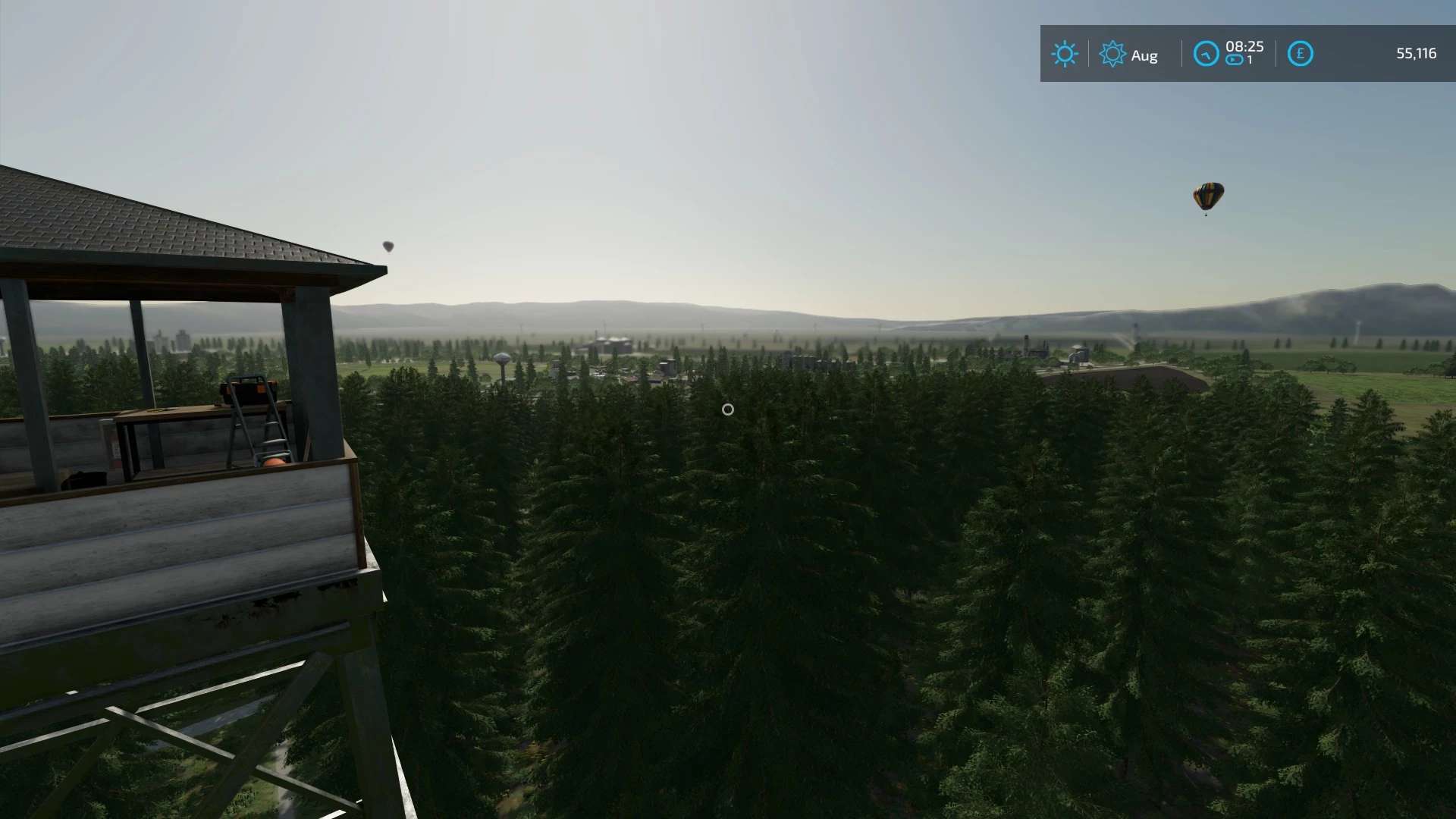Click the sunny weather icon
Image resolution: width=1456 pixels, height=819 pixels.
[1064, 54]
